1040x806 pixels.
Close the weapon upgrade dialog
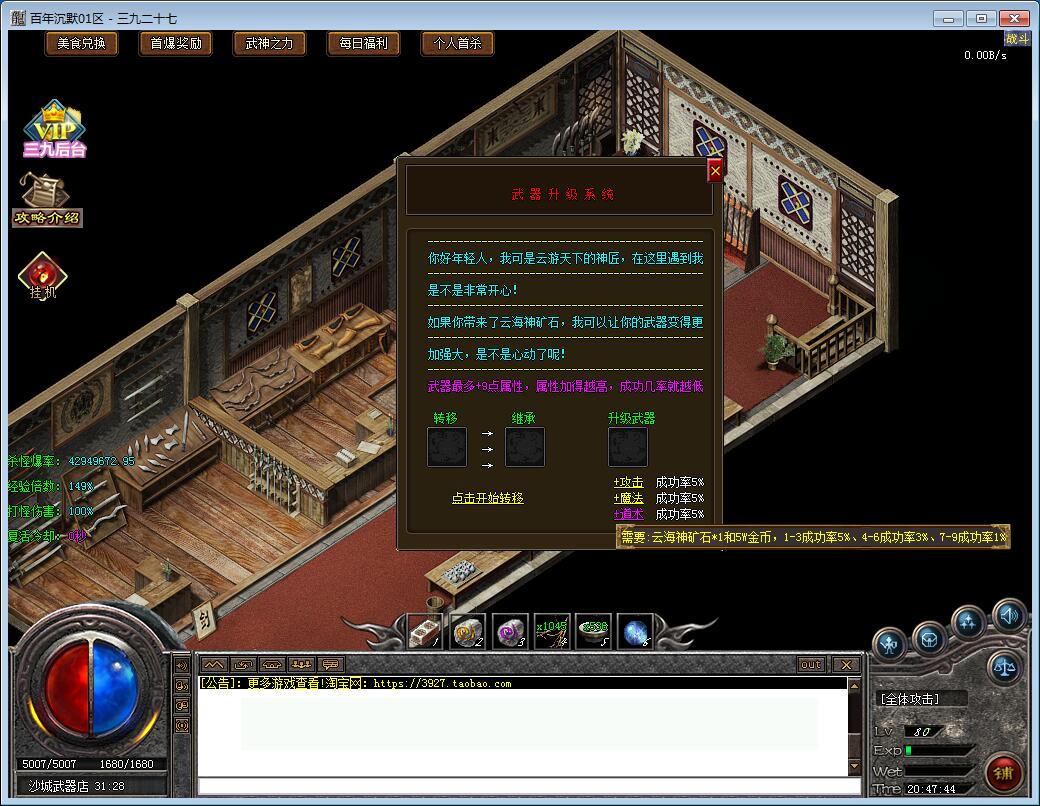(x=715, y=171)
